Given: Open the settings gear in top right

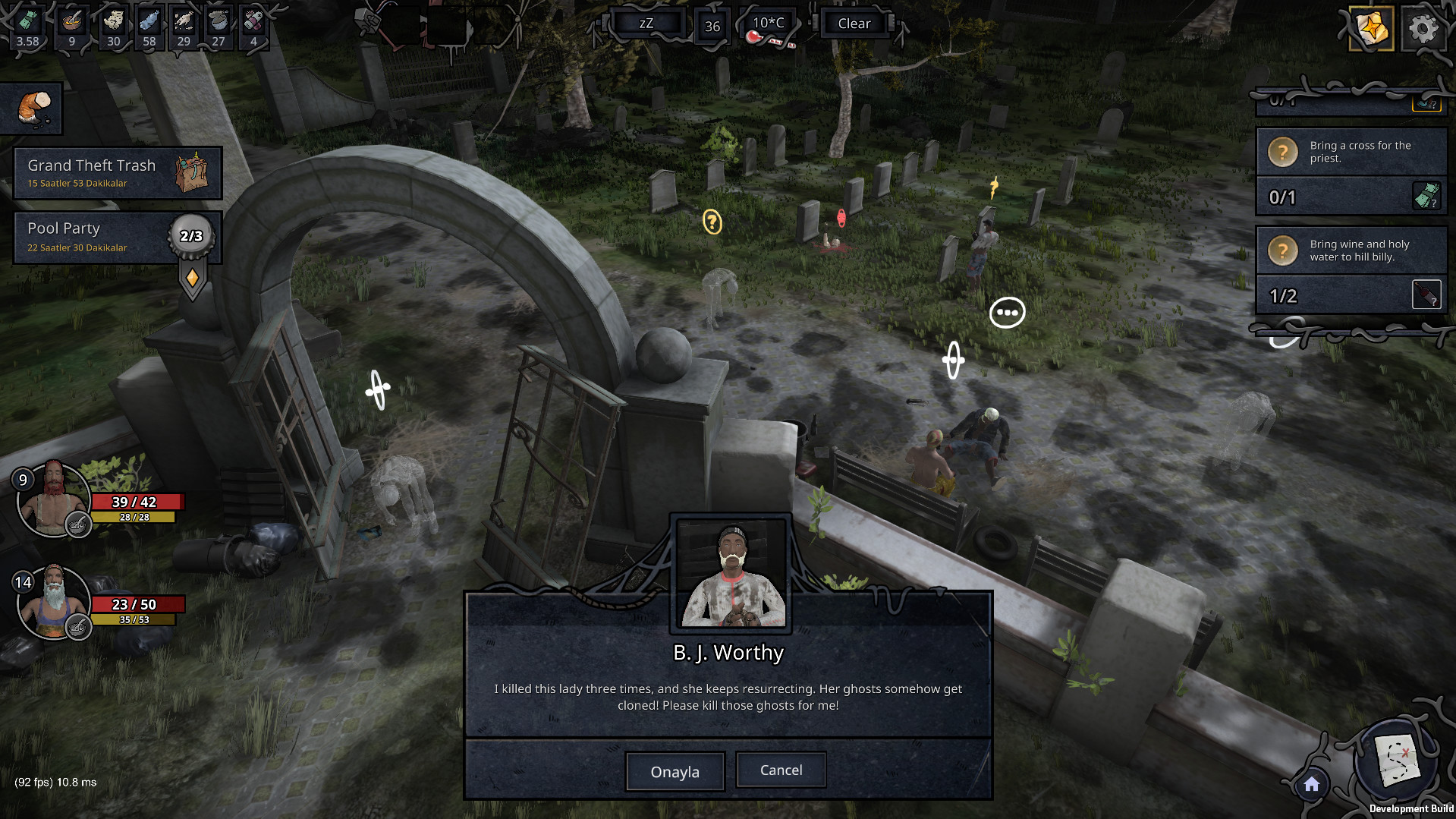Looking at the screenshot, I should pyautogui.click(x=1423, y=29).
